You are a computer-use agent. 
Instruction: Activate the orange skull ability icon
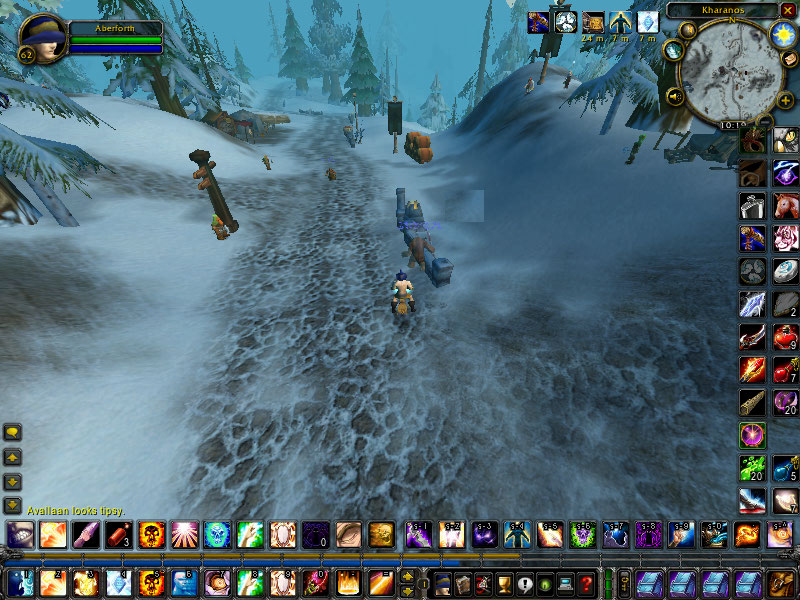(150, 534)
